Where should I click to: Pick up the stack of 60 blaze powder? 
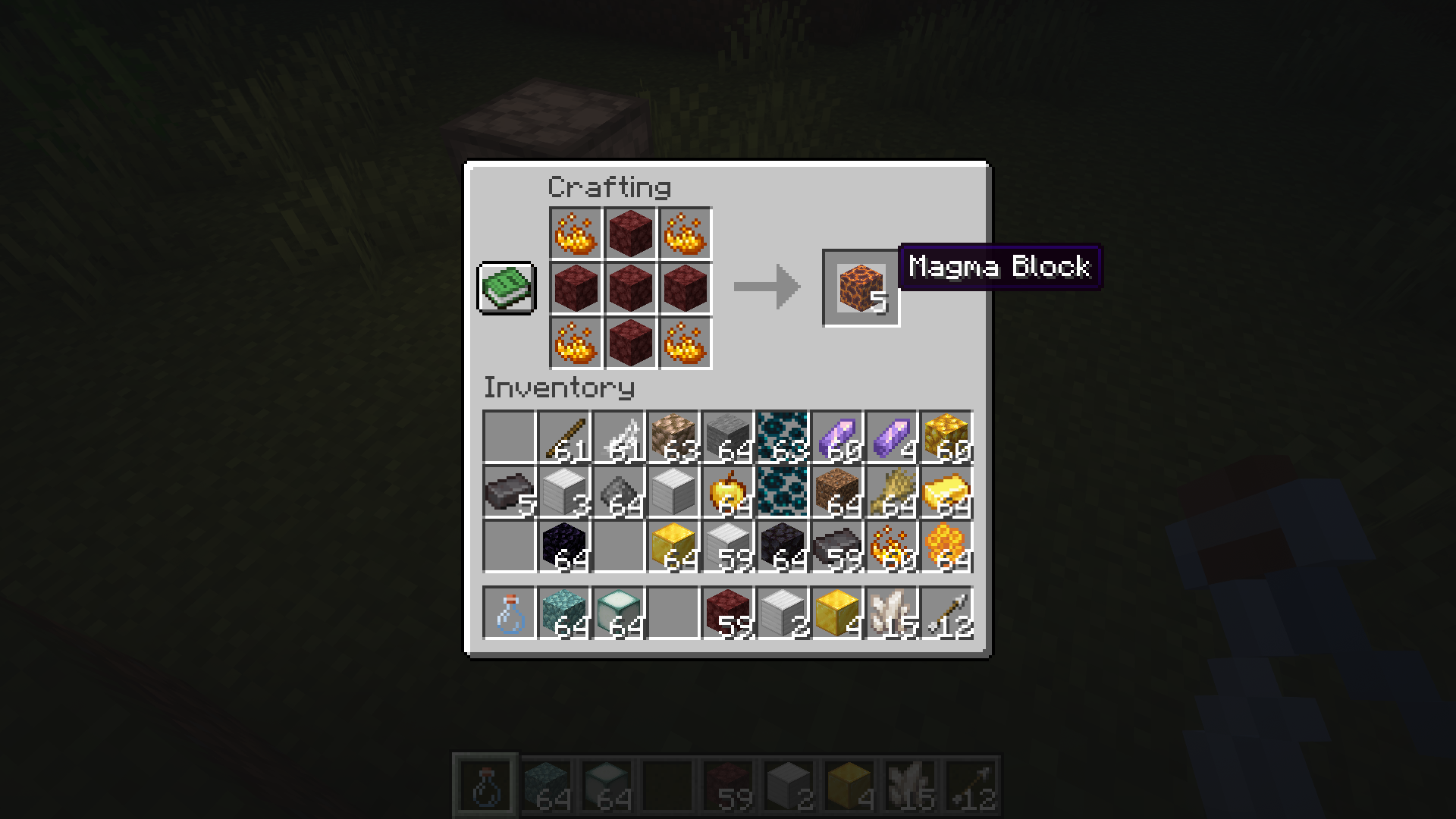tap(892, 547)
